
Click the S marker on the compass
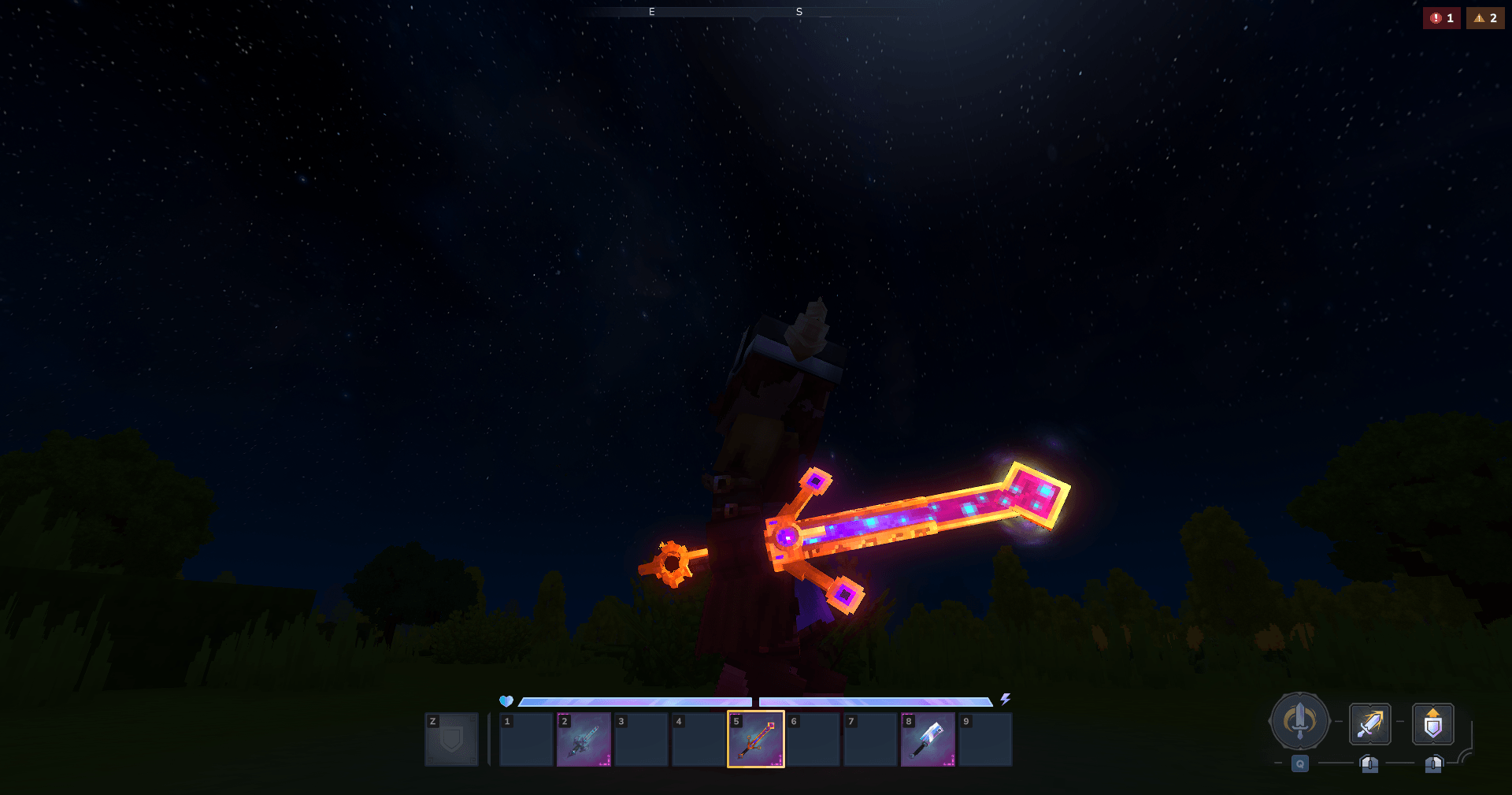click(799, 12)
